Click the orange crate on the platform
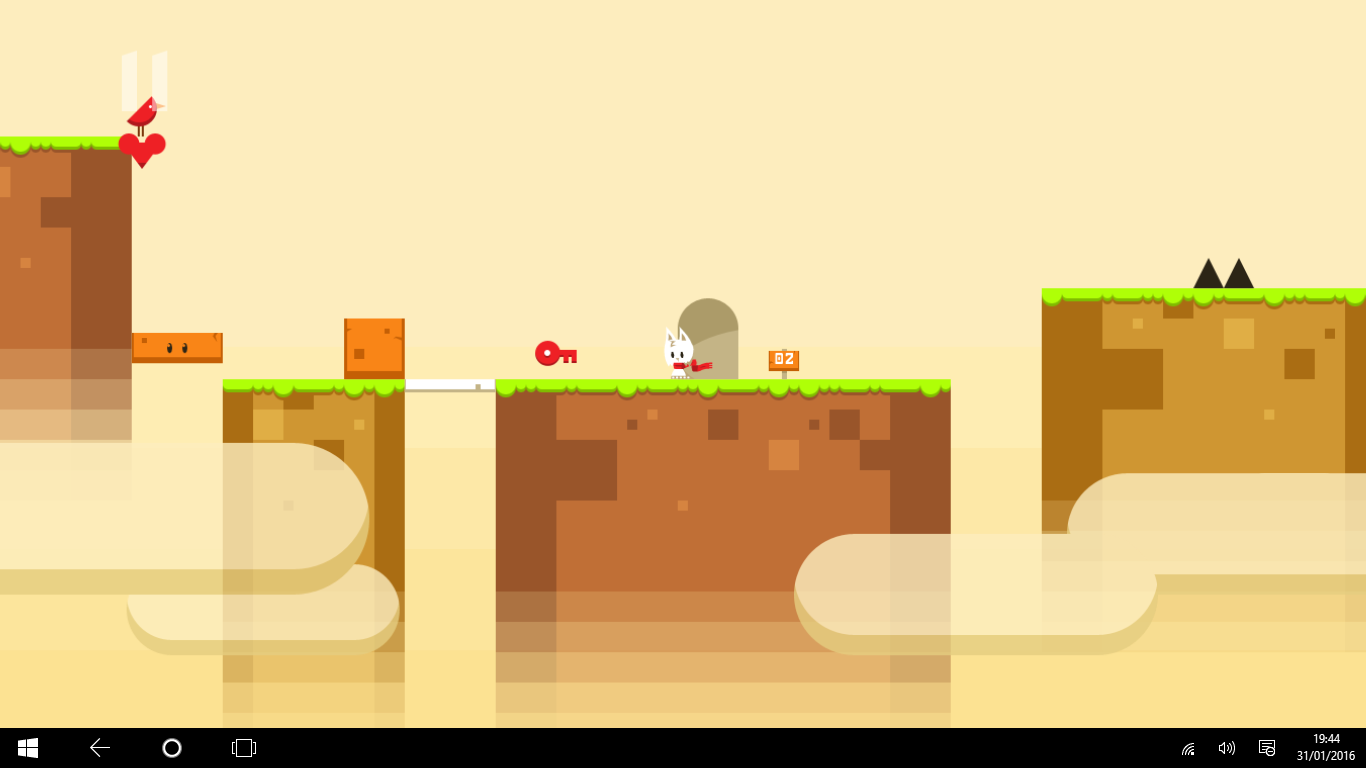This screenshot has width=1366, height=768. coord(374,347)
